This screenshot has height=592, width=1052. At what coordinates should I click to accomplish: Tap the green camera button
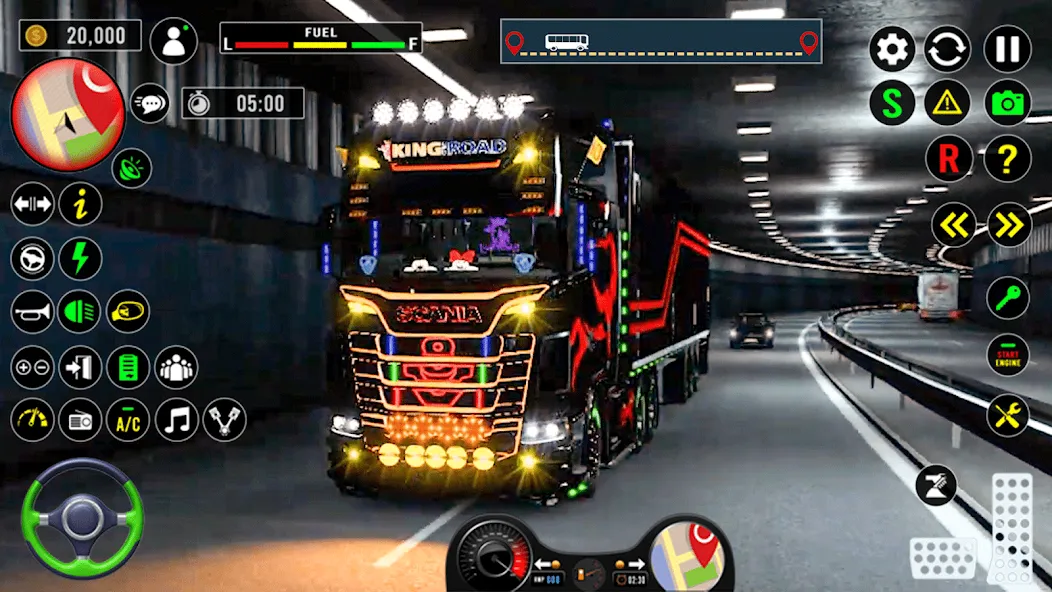coord(1007,102)
